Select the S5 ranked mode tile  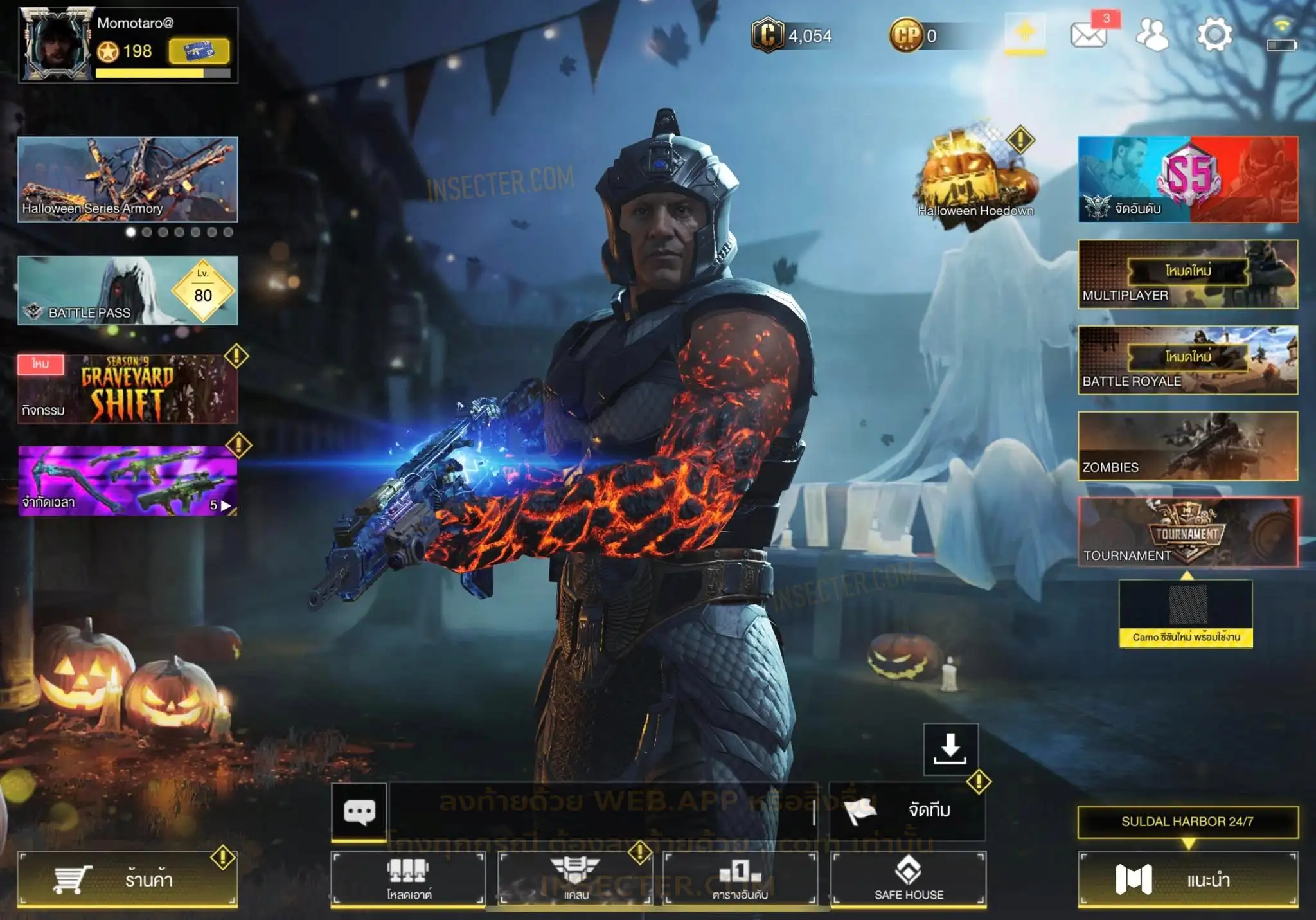(1187, 179)
